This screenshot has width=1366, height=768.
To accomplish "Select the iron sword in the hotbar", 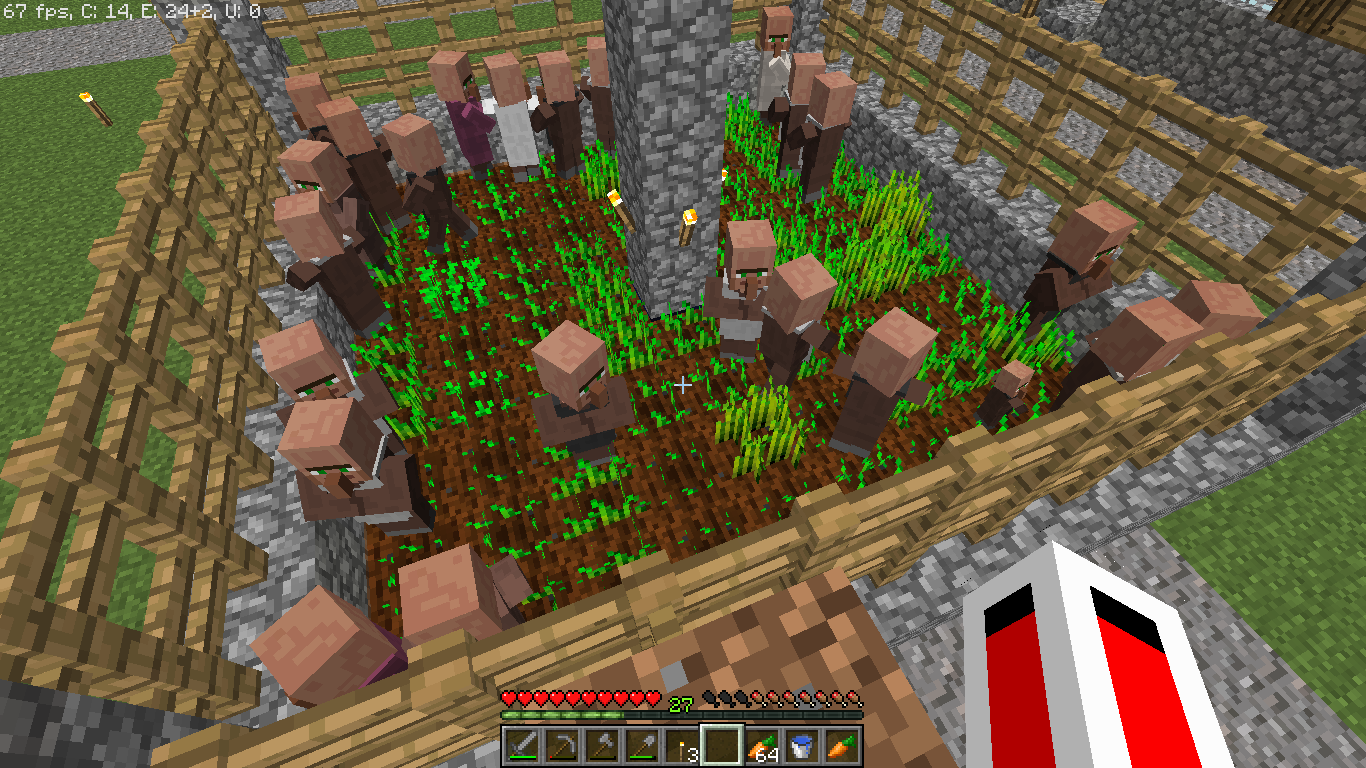I will tap(522, 742).
